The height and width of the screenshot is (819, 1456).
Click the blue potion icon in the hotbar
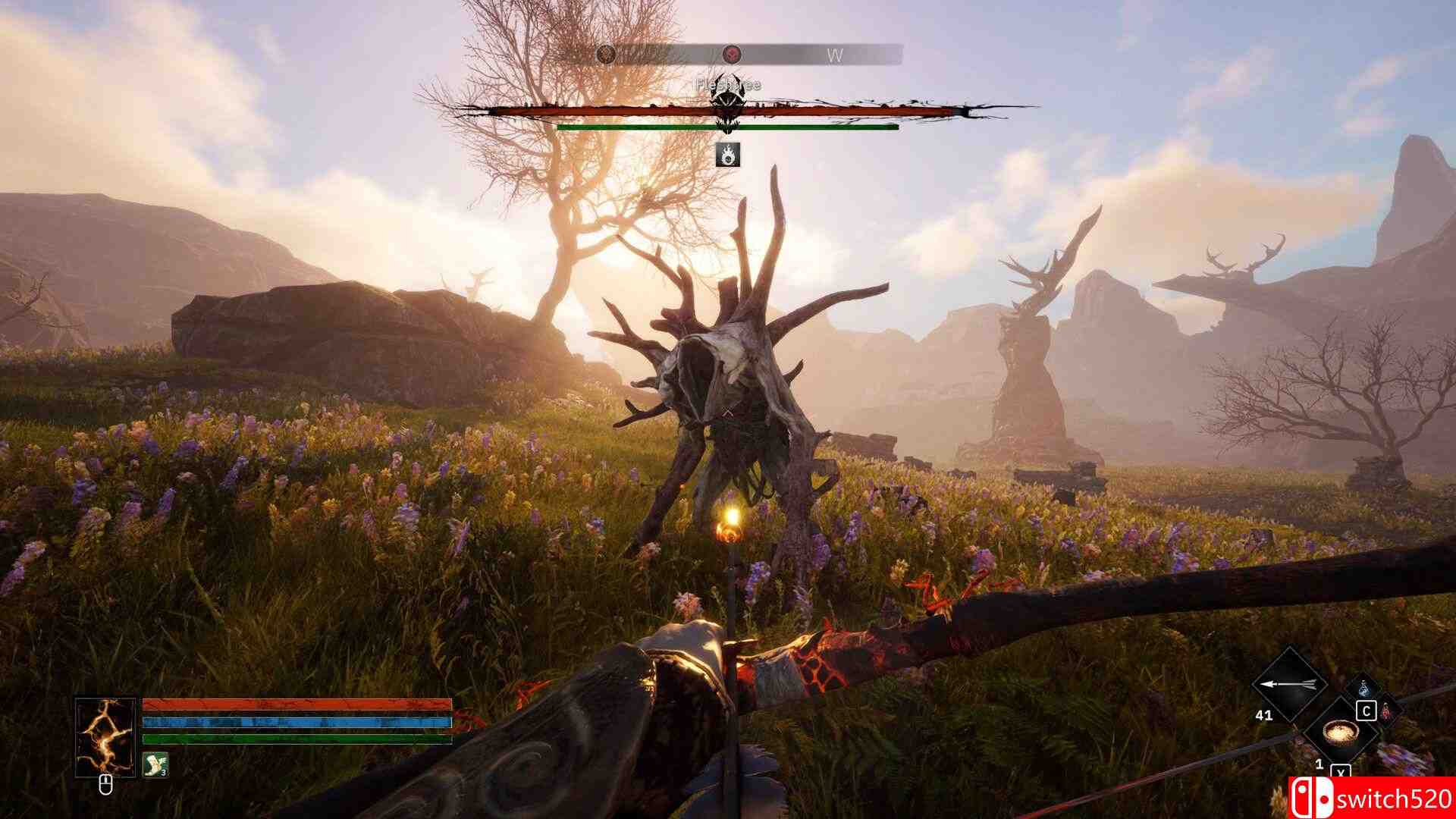[x=1364, y=689]
